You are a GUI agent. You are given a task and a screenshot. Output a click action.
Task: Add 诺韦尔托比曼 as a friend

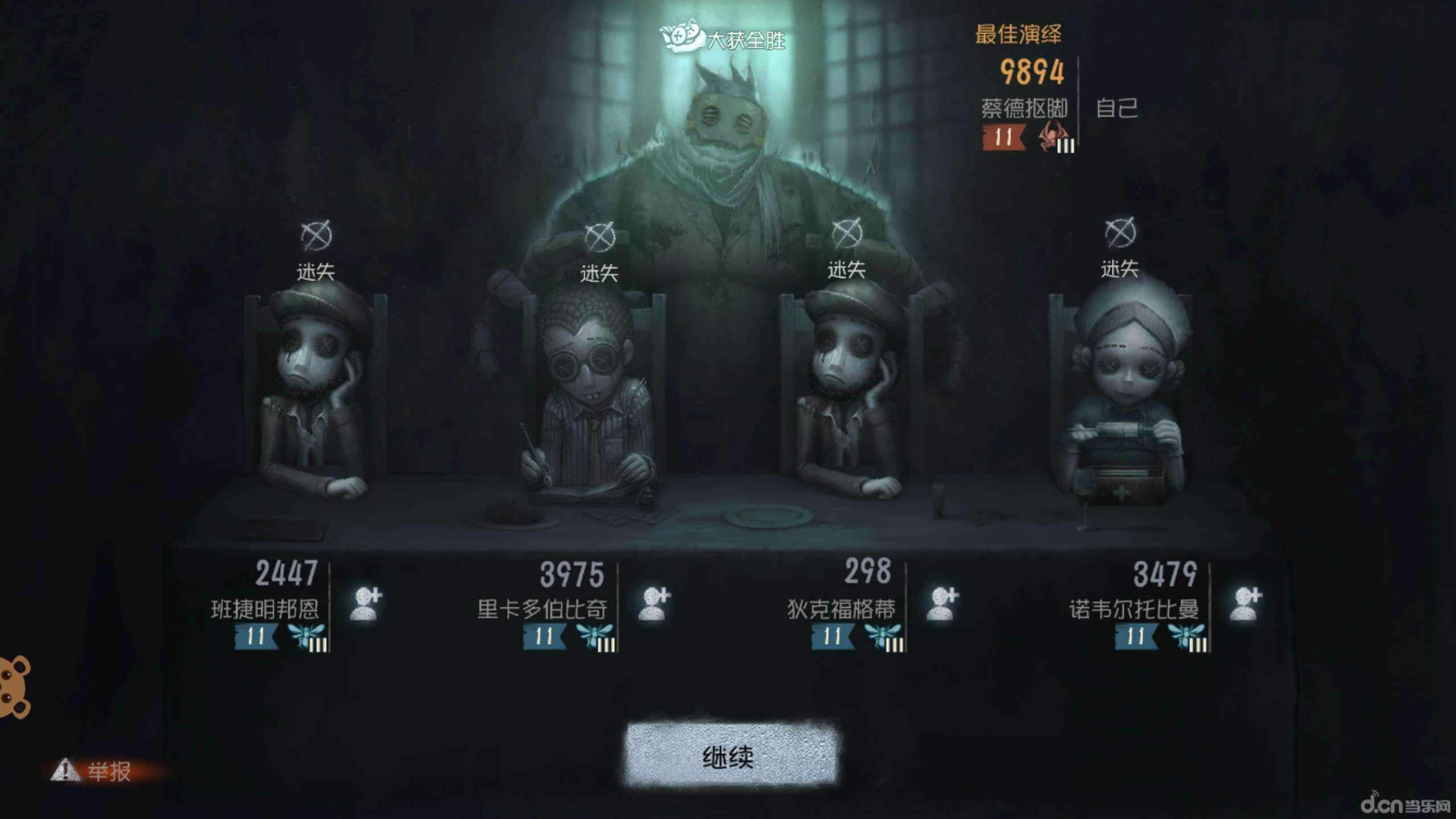click(x=1245, y=604)
